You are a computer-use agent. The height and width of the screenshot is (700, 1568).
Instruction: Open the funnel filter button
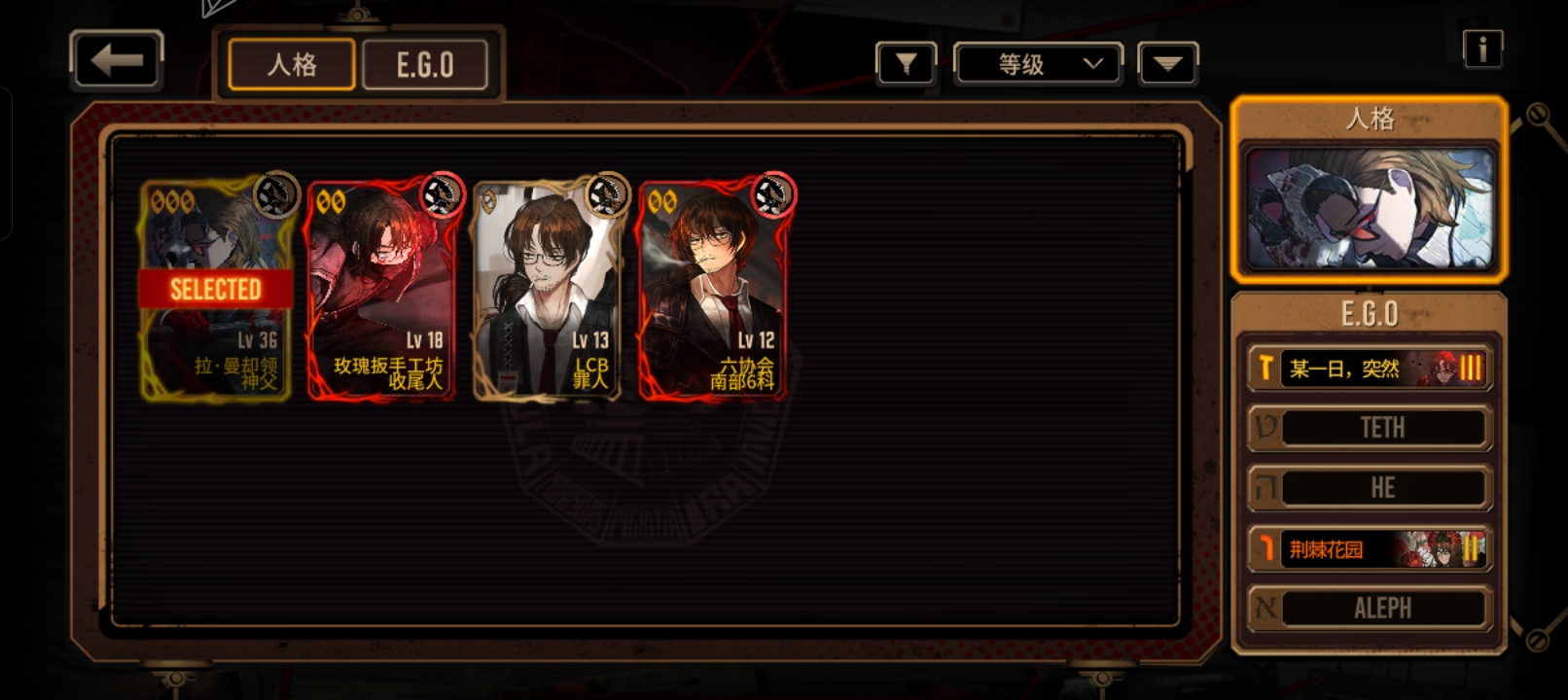pos(906,64)
